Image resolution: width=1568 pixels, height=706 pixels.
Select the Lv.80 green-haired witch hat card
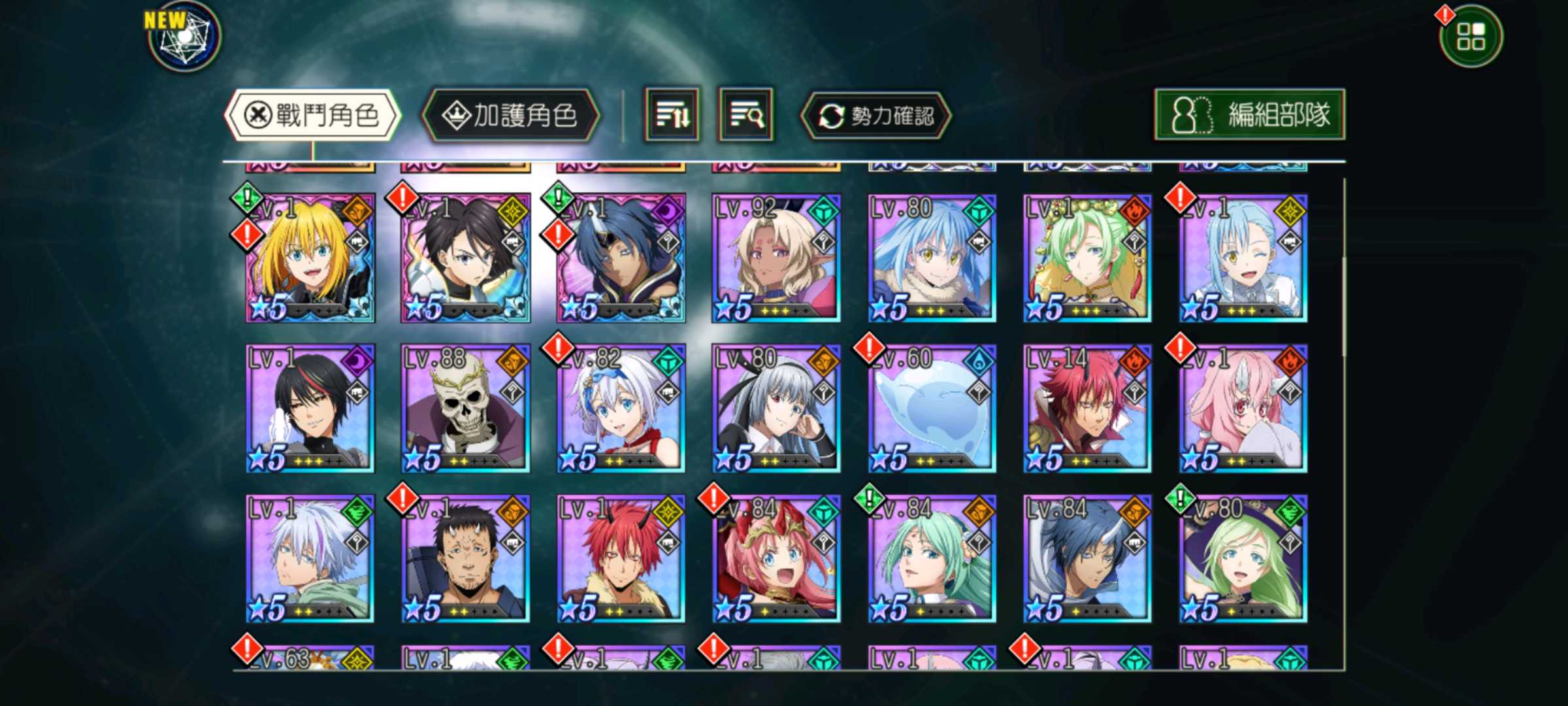pyautogui.click(x=1243, y=559)
